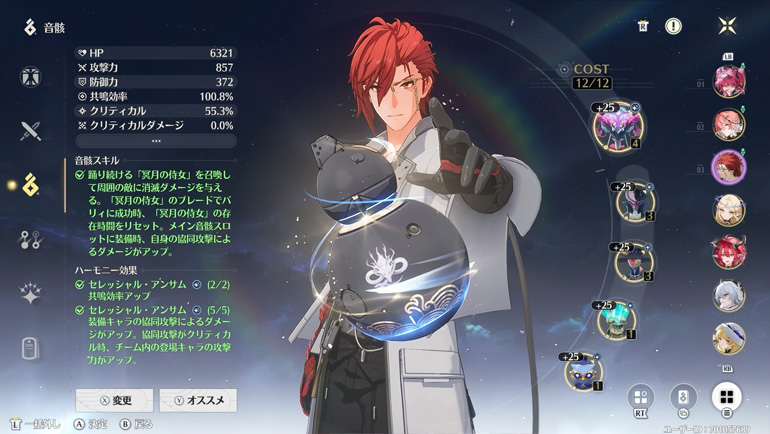Select the echo tab in the left sidebar
The height and width of the screenshot is (434, 770).
(x=30, y=185)
